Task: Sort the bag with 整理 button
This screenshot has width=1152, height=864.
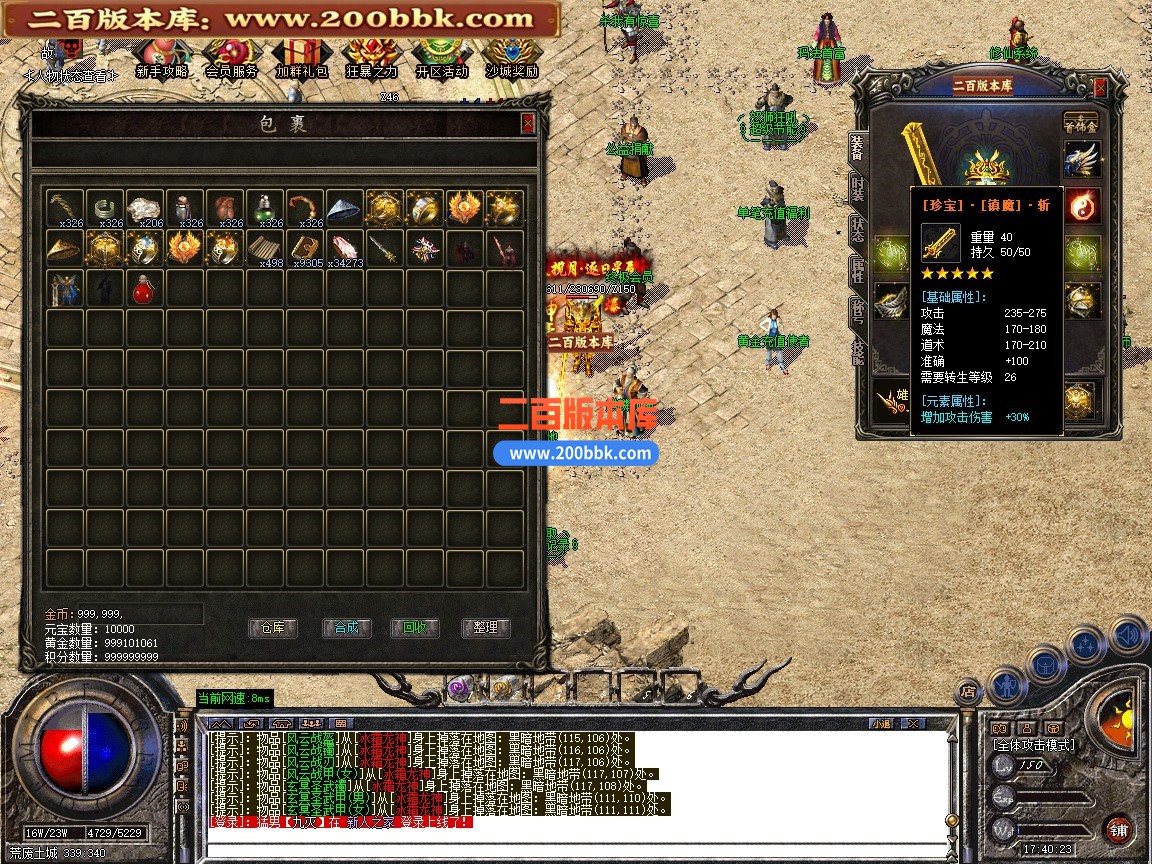Action: 485,628
